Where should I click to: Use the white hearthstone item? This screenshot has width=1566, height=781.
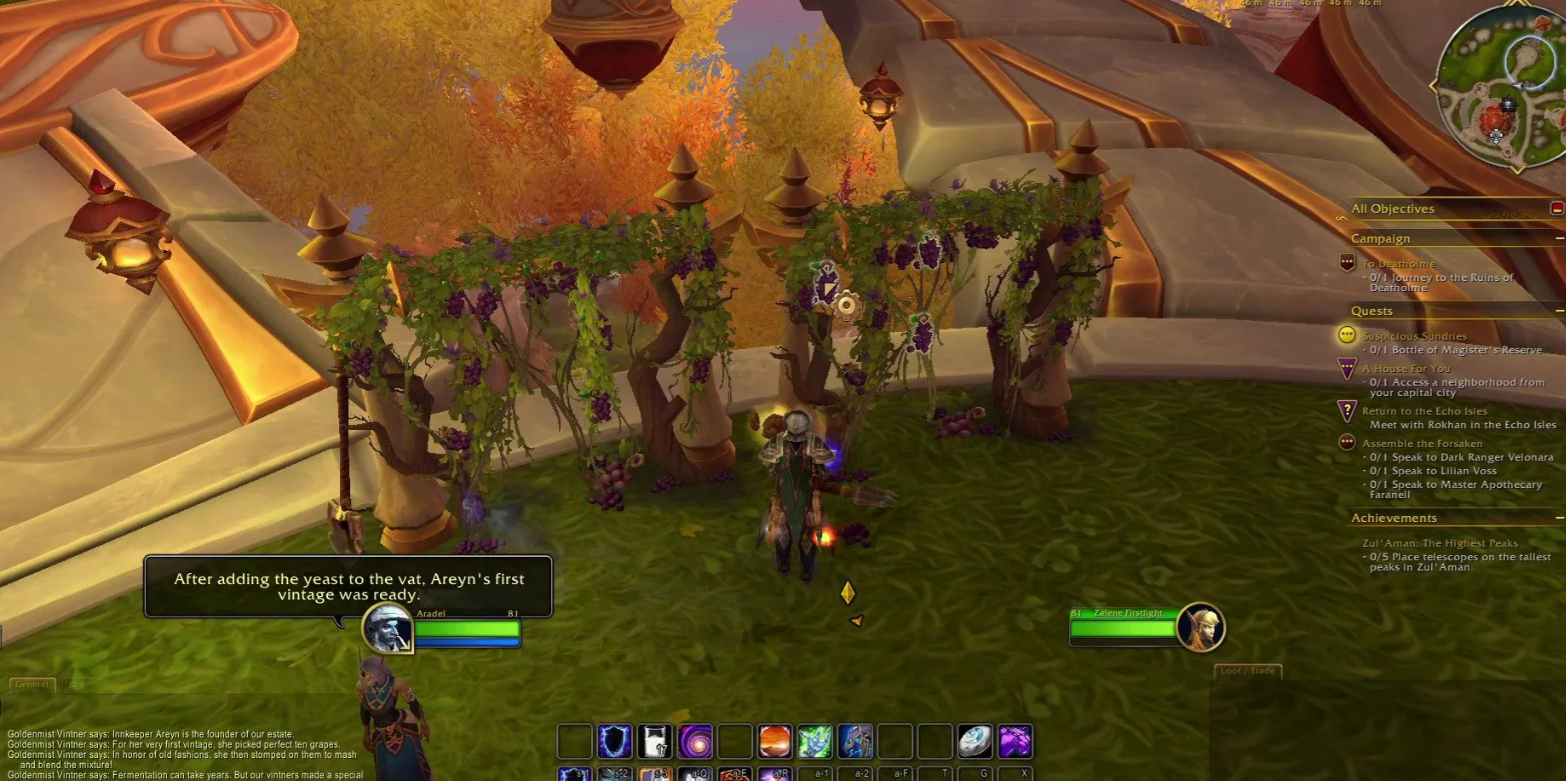tap(975, 742)
